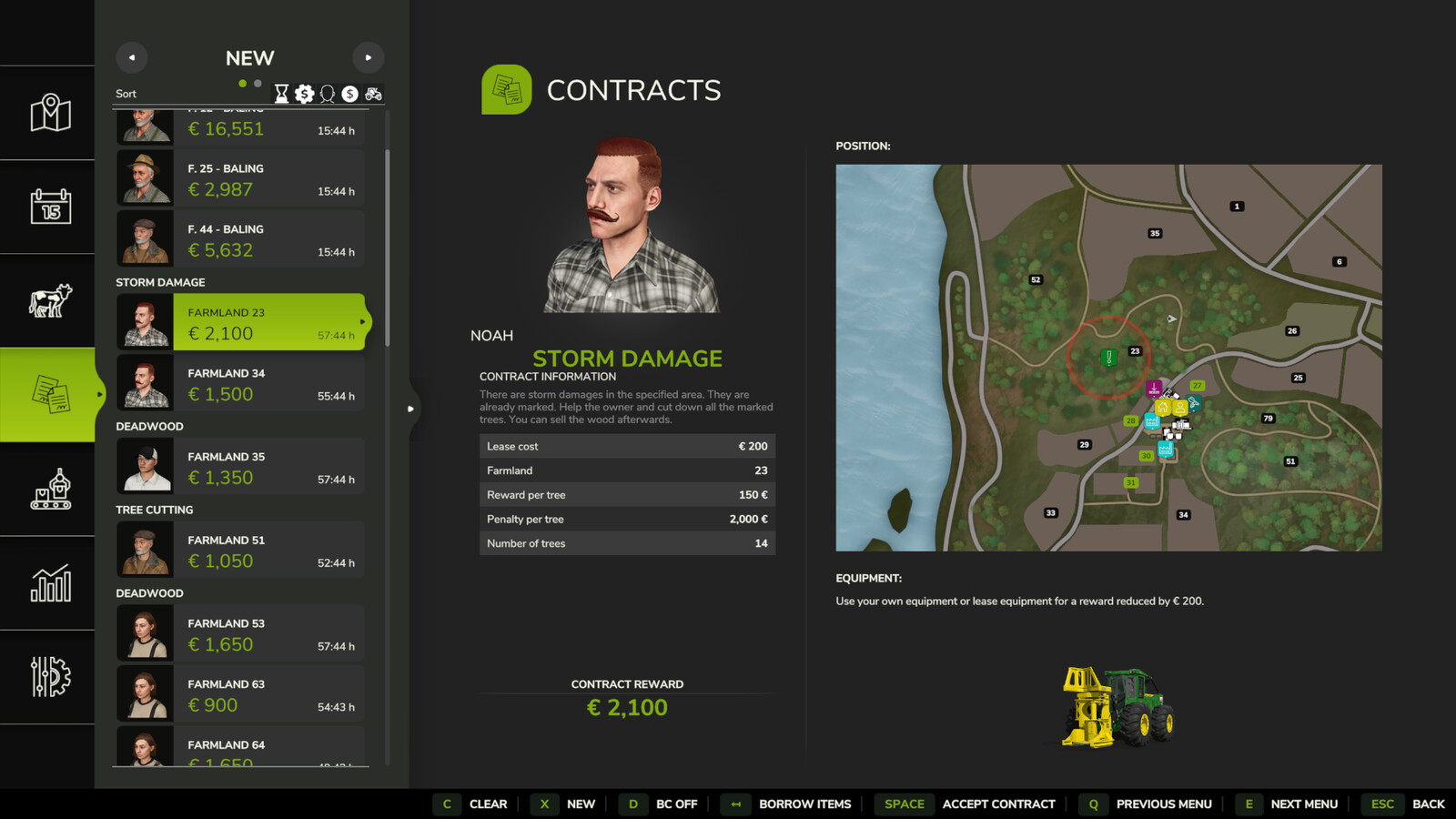
Task: Sort contracts by the dollar coin reward icon
Action: pyautogui.click(x=349, y=93)
